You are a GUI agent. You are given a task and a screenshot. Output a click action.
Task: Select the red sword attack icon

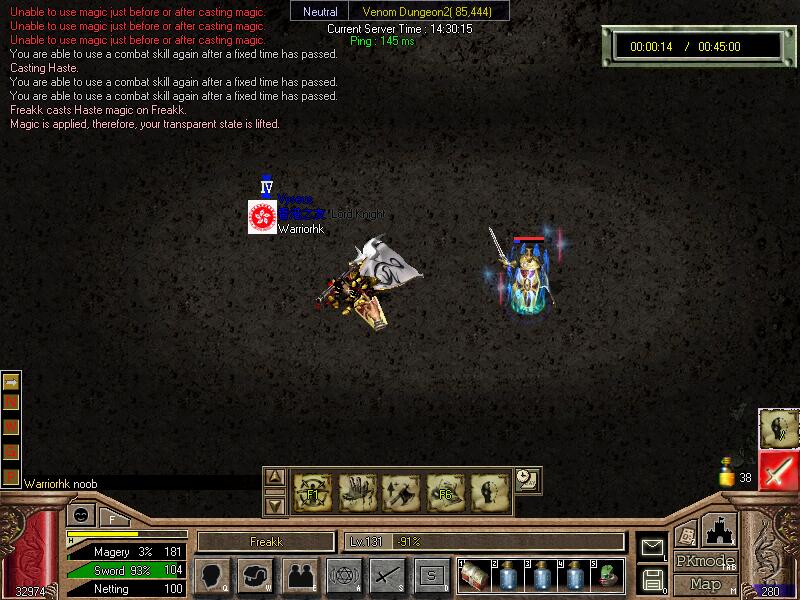[x=778, y=470]
